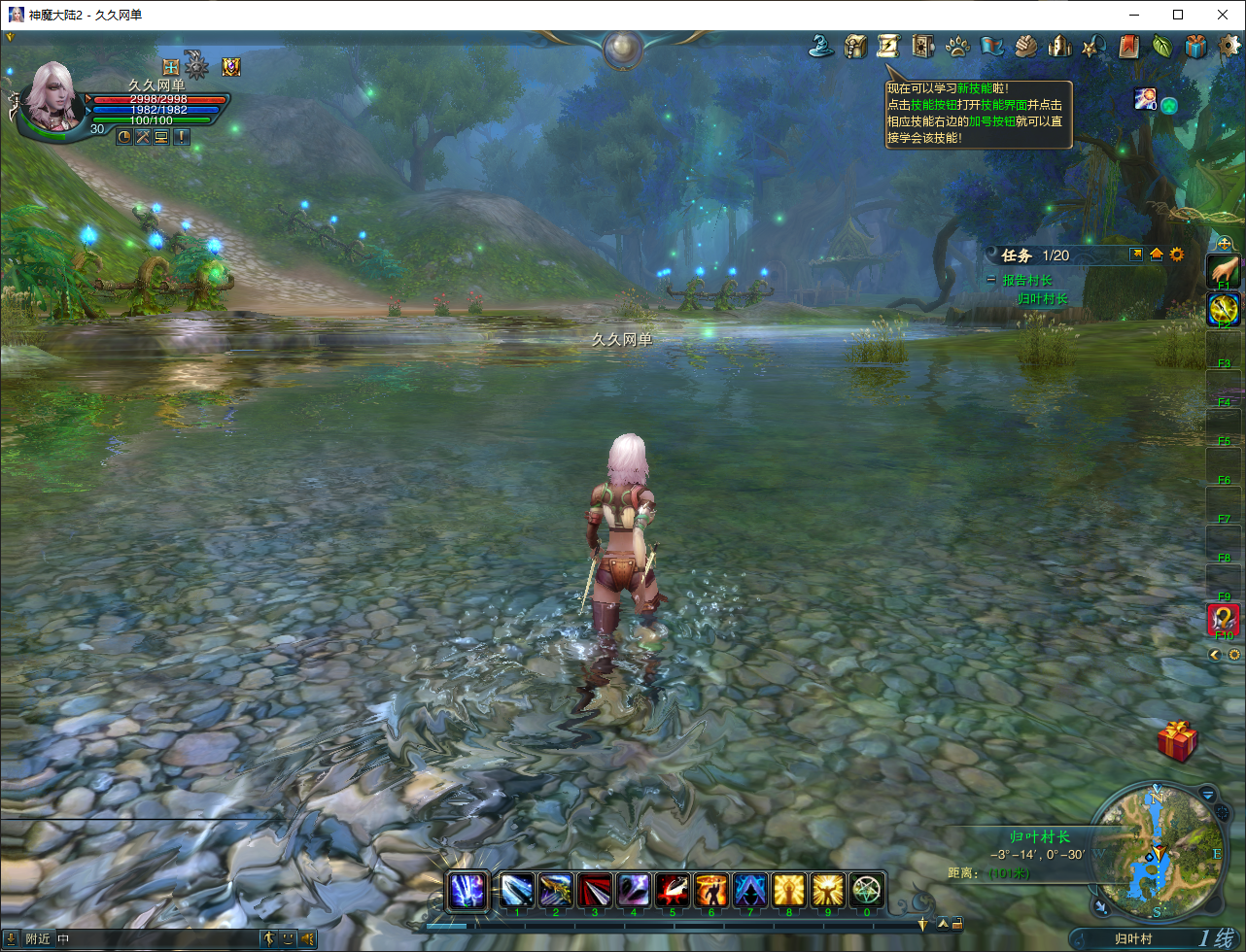
Task: Use the red claw slash skill in slot 5
Action: click(x=673, y=890)
